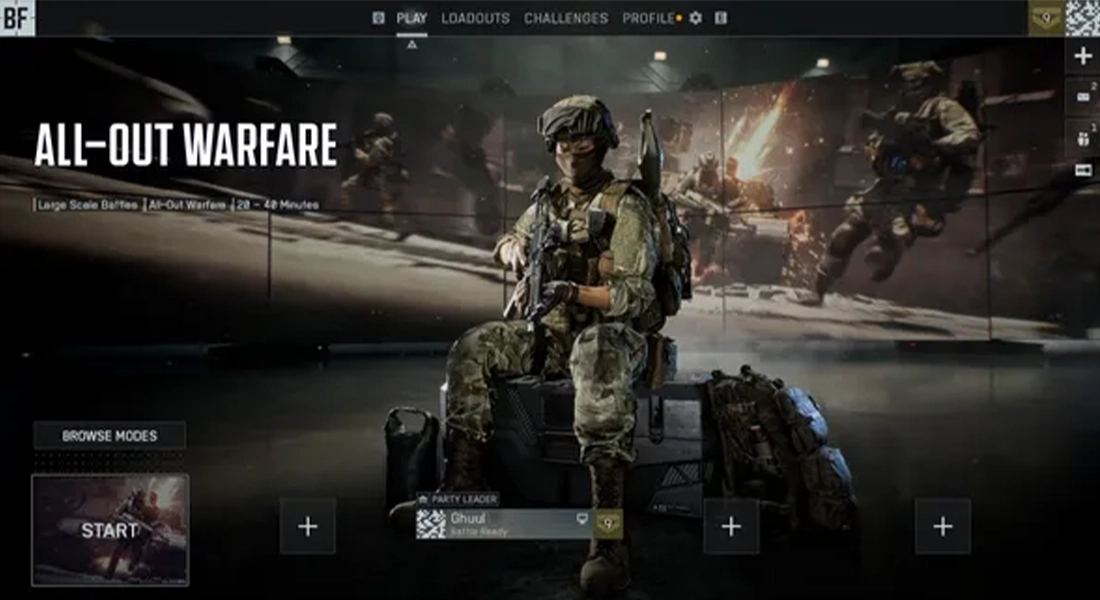The image size is (1100, 600).
Task: Select the Play tab
Action: coord(411,18)
